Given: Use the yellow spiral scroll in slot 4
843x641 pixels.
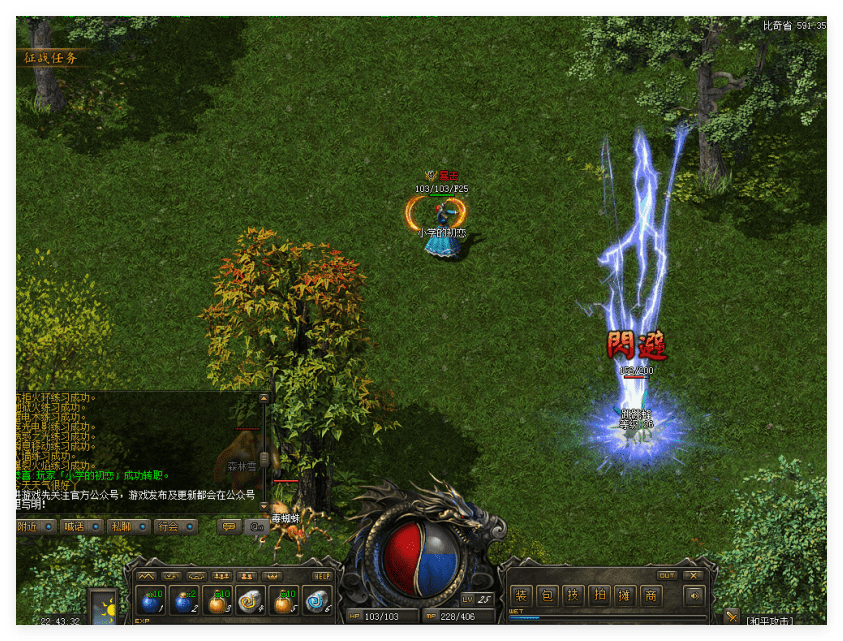Looking at the screenshot, I should click(250, 601).
